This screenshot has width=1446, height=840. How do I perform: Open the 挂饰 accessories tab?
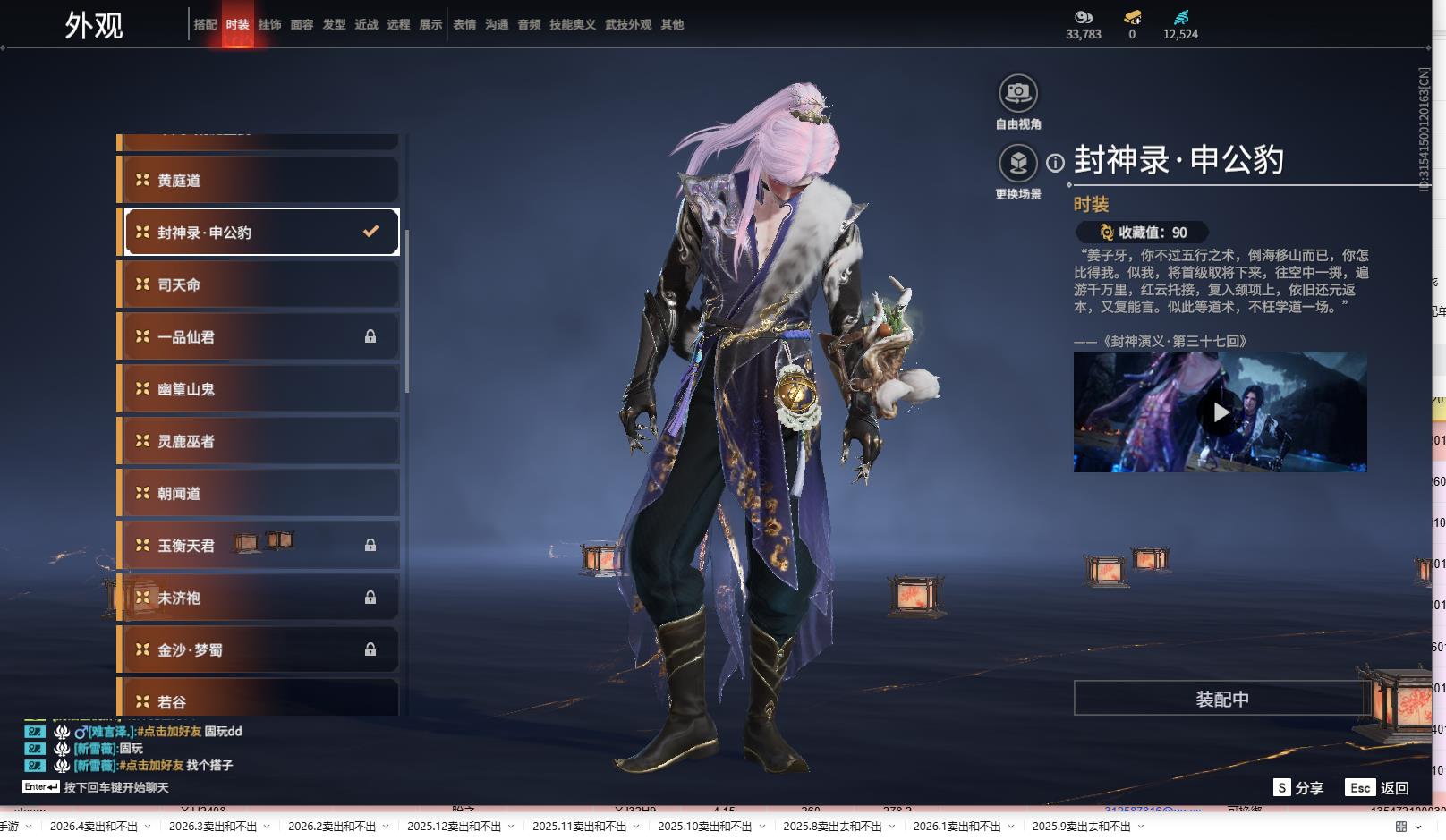point(269,25)
